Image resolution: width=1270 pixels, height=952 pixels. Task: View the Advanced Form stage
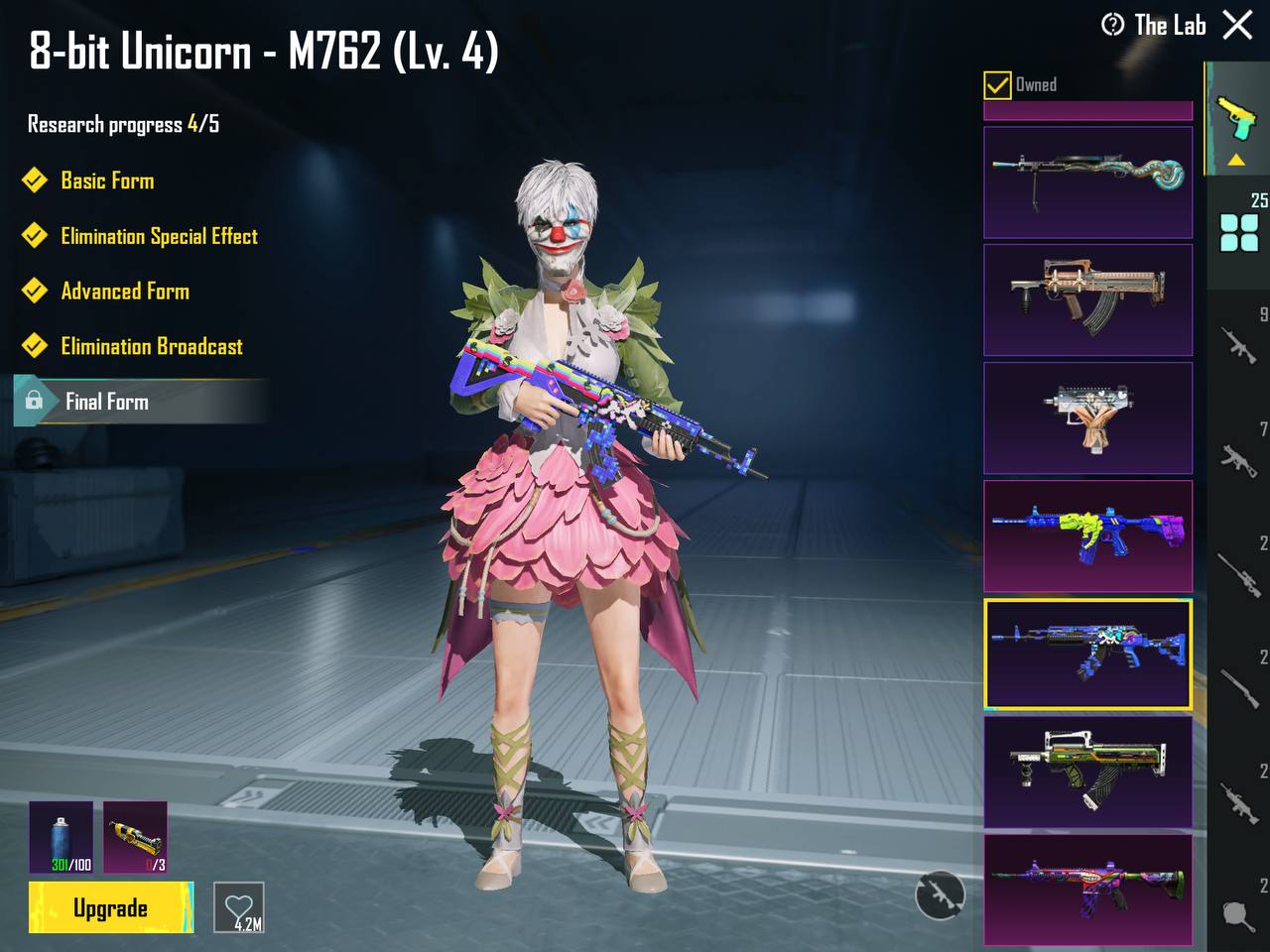[x=125, y=292]
